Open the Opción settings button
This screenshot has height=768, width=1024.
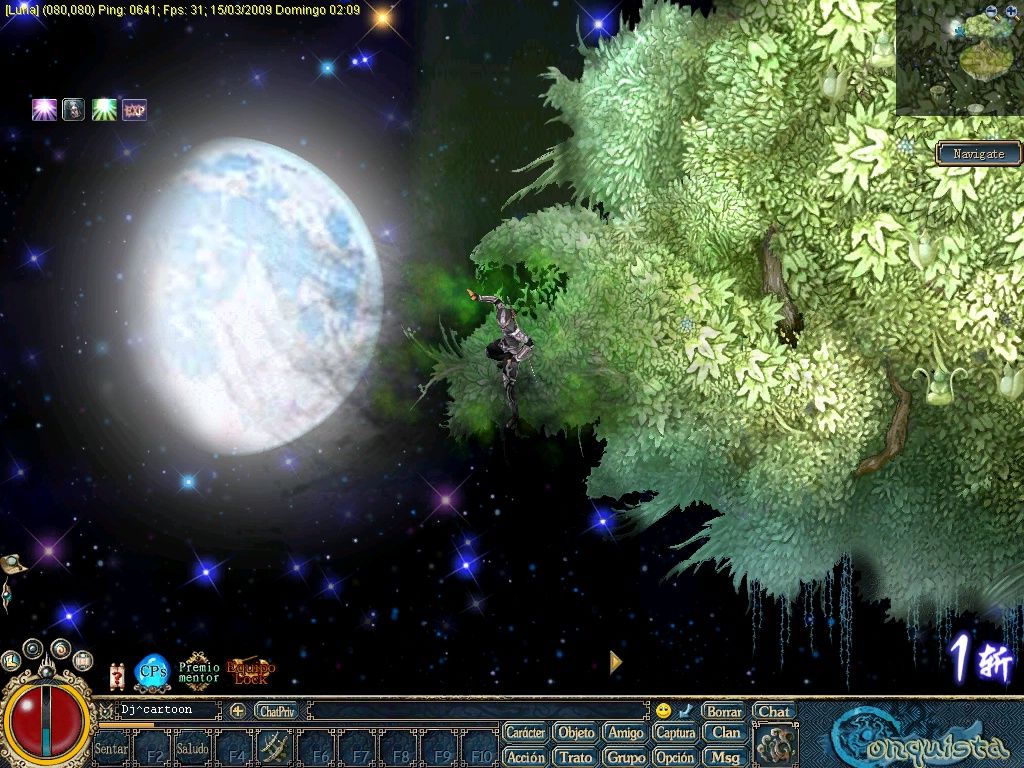coord(676,757)
